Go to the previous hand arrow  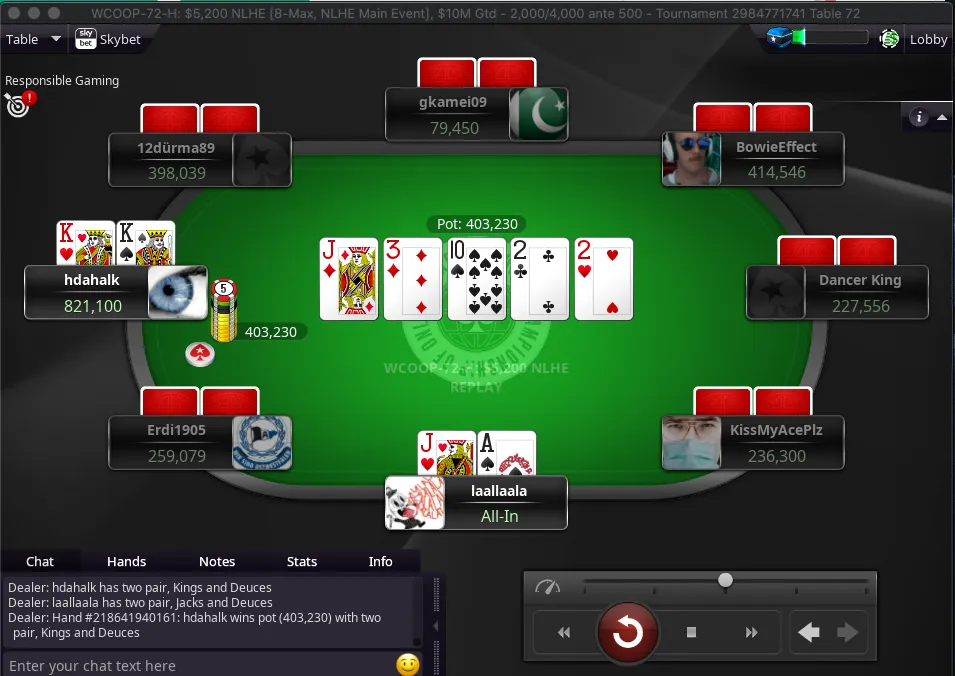(x=809, y=632)
